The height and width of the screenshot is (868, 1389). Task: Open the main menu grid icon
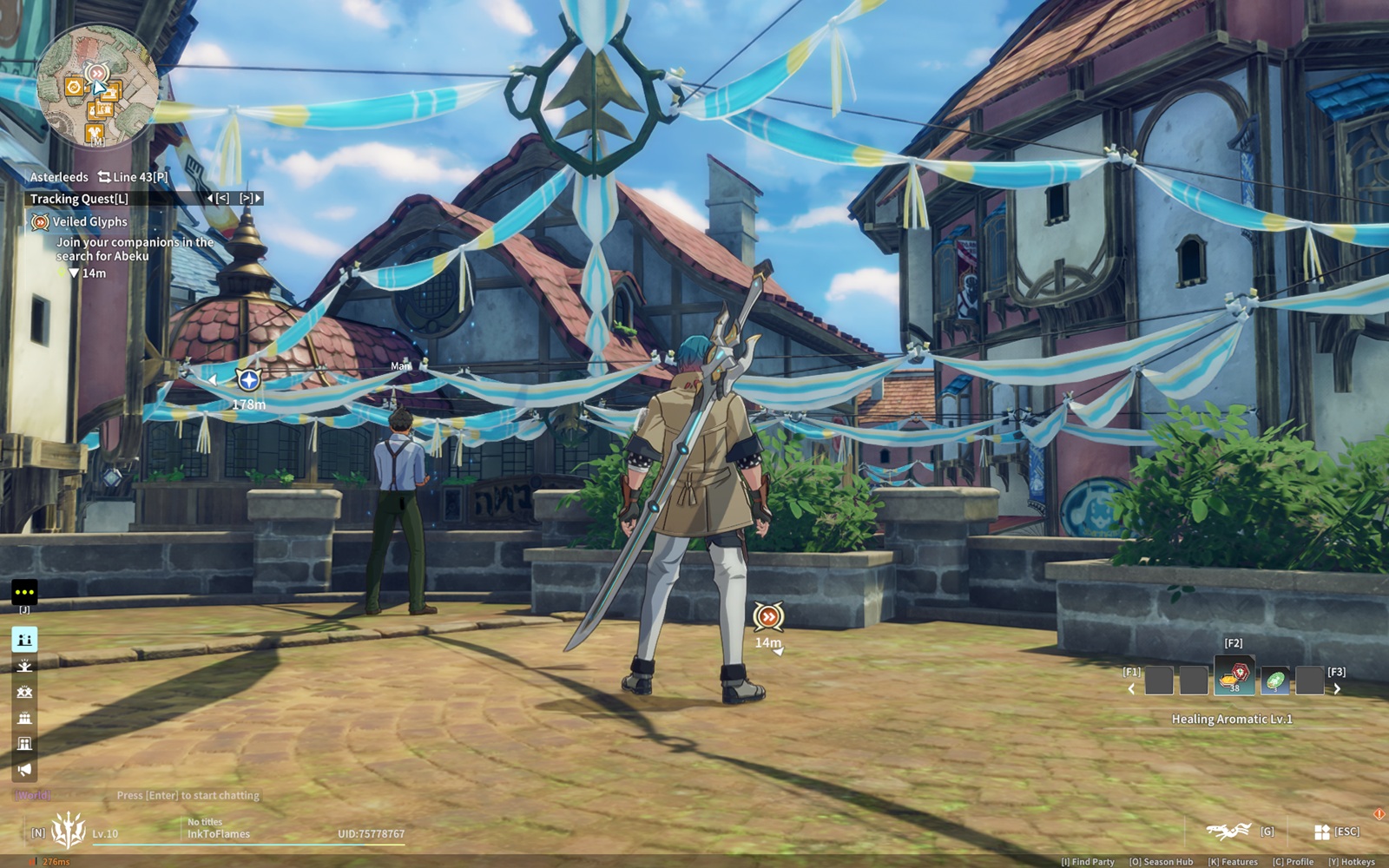1322,832
